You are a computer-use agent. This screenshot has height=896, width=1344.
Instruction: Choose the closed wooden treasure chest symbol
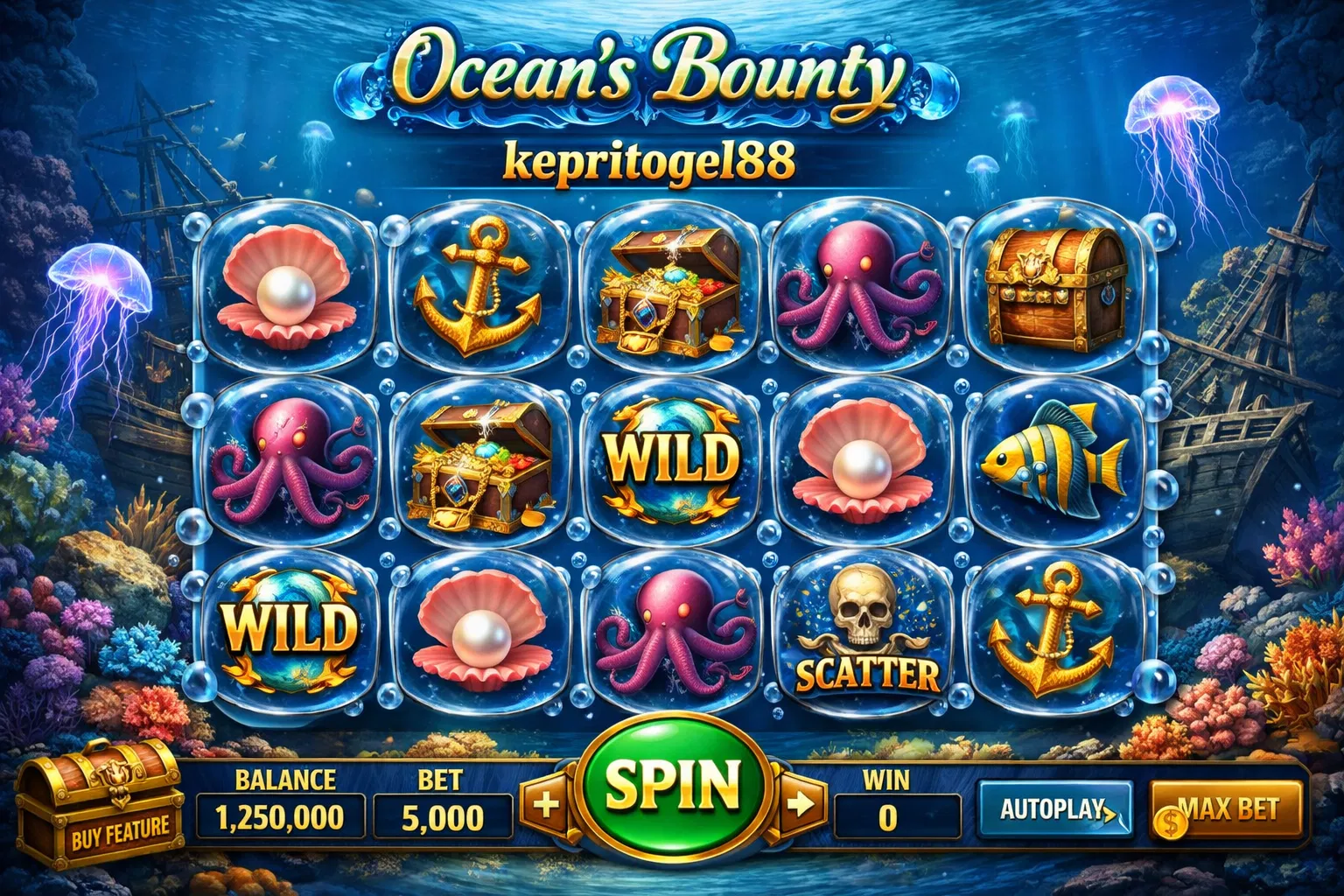point(1053,284)
